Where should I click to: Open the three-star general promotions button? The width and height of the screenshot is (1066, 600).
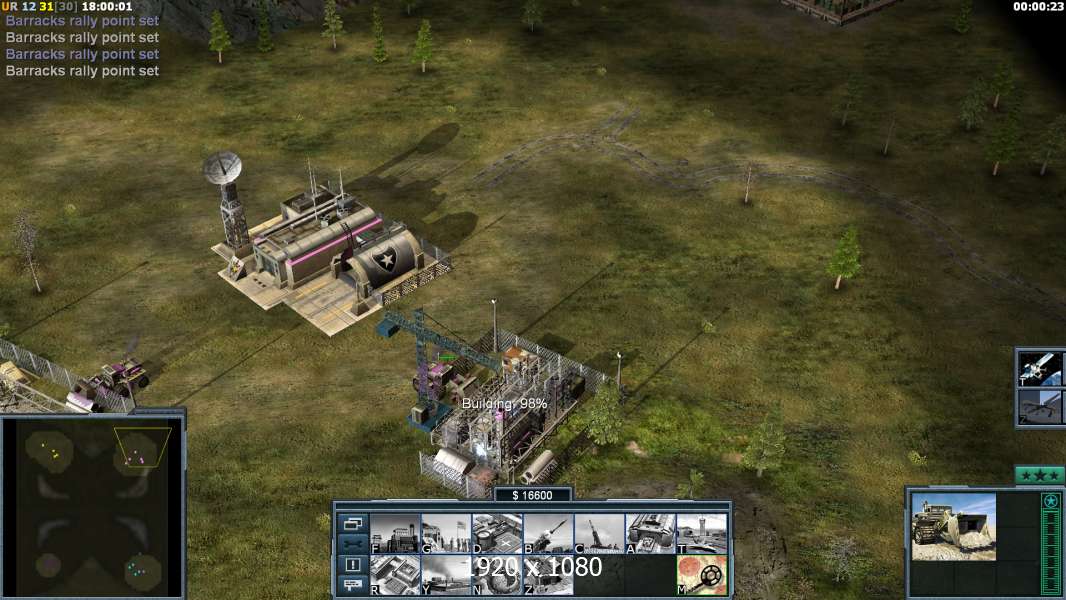click(x=1039, y=475)
